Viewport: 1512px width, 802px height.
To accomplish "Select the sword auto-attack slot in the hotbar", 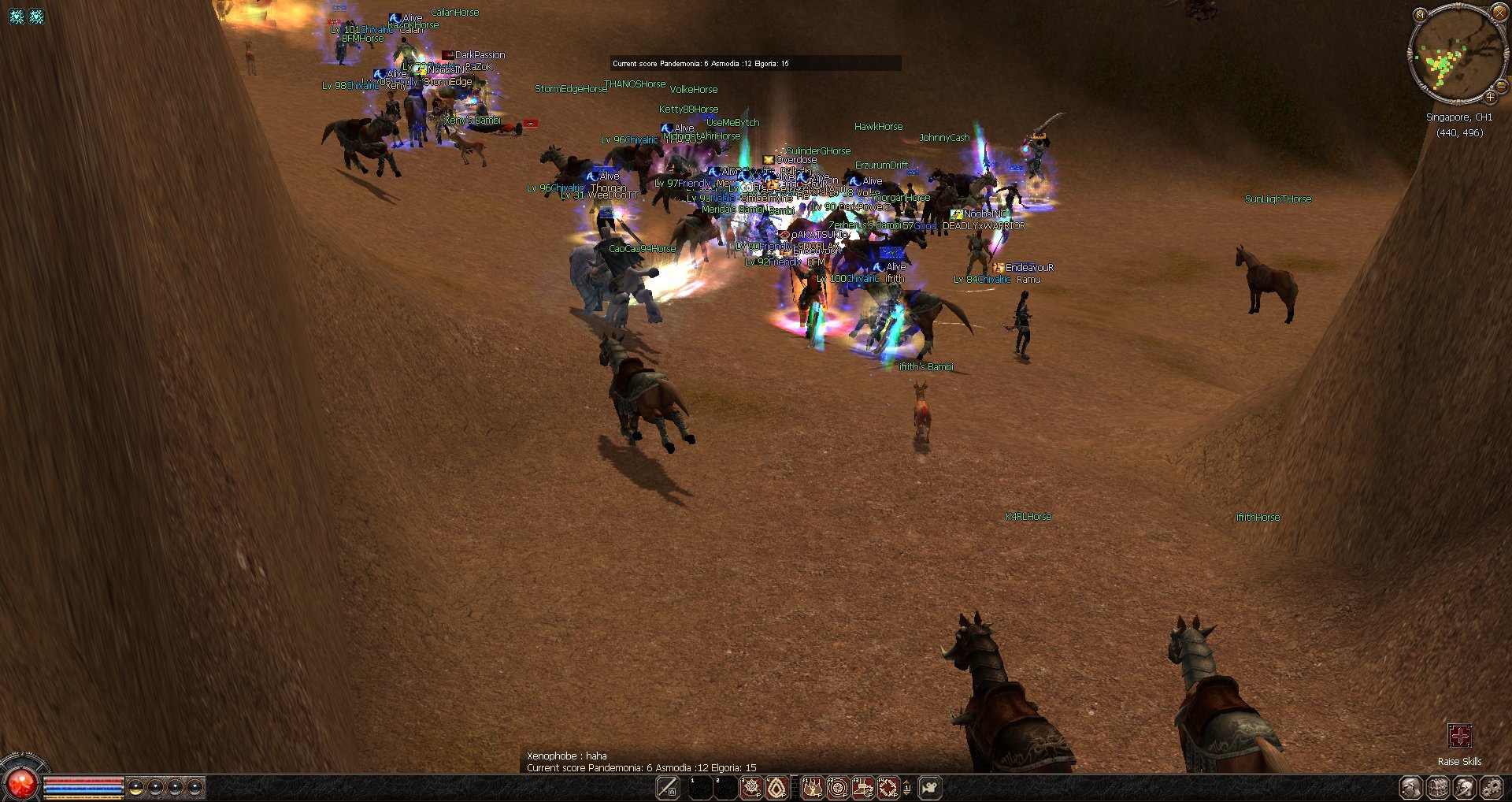I will [x=668, y=787].
